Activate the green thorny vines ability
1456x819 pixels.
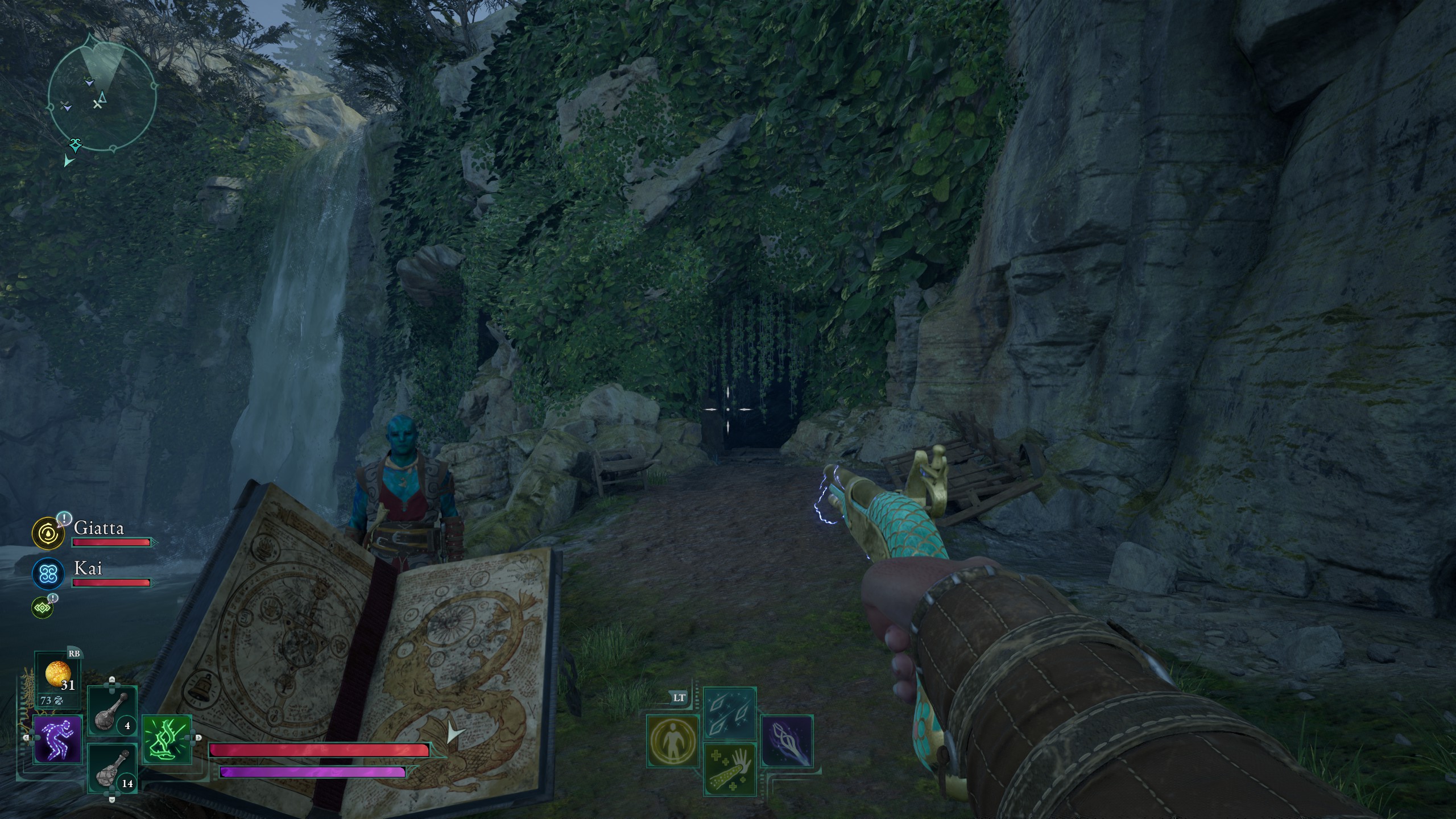pos(167,739)
